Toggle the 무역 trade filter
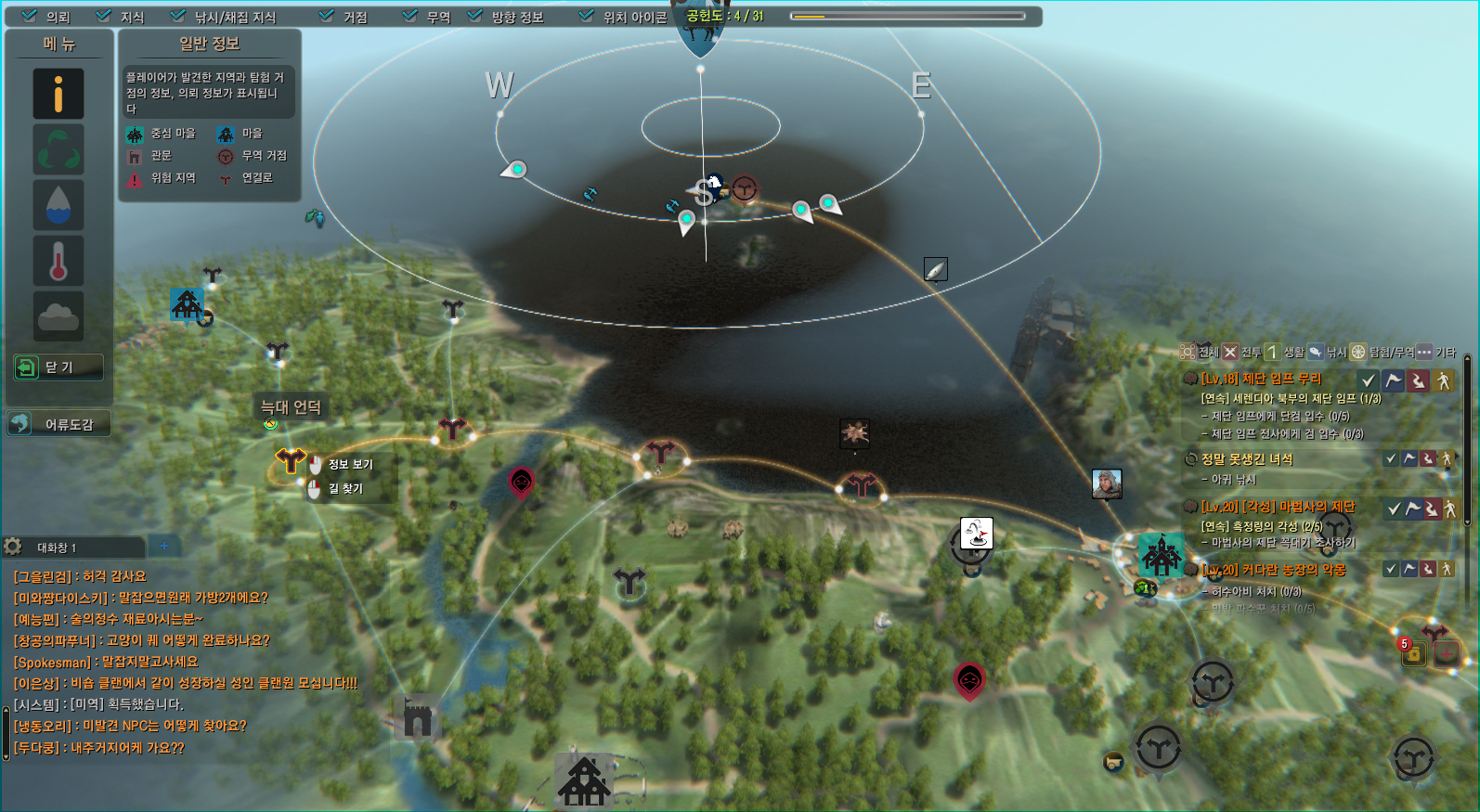The height and width of the screenshot is (812, 1480). (409, 16)
